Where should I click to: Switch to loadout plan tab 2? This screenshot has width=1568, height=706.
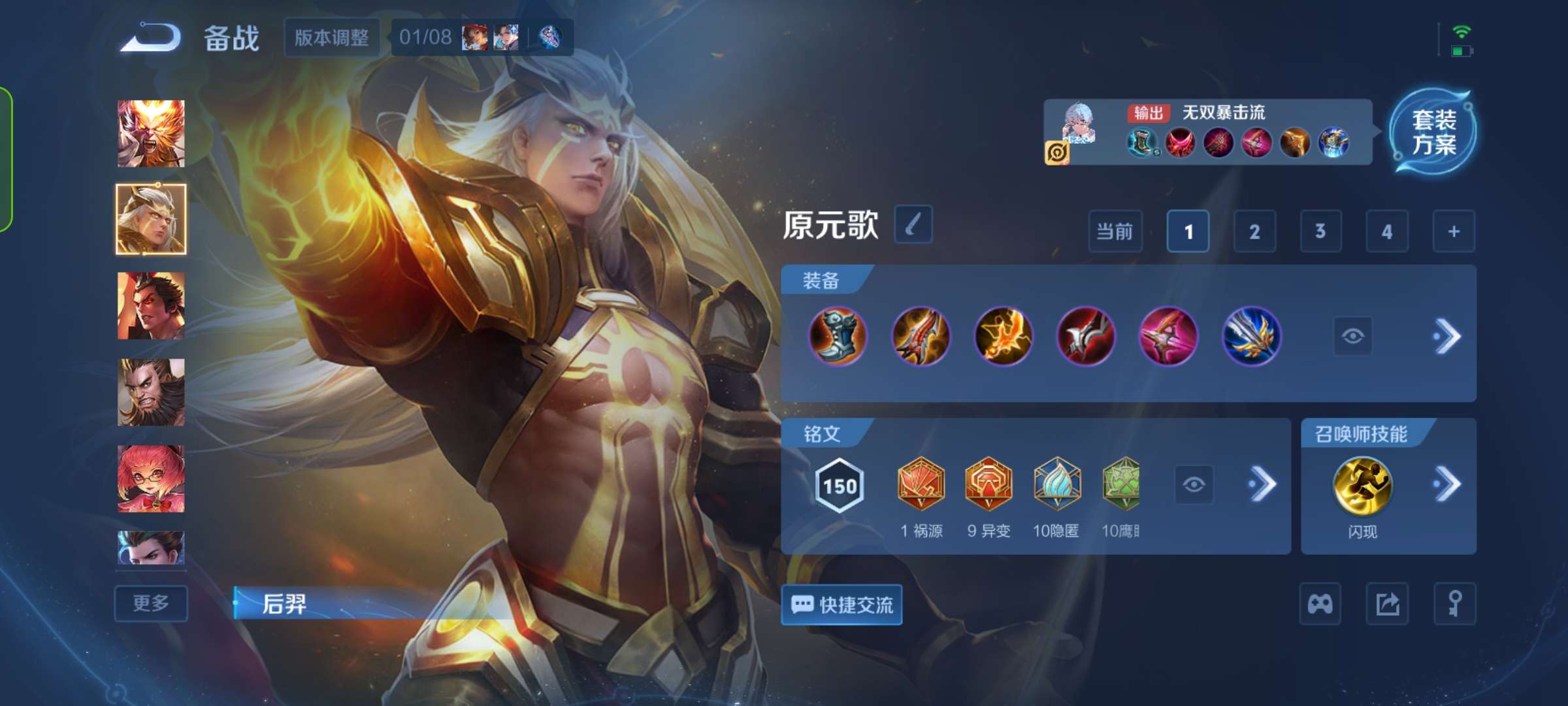point(1254,231)
